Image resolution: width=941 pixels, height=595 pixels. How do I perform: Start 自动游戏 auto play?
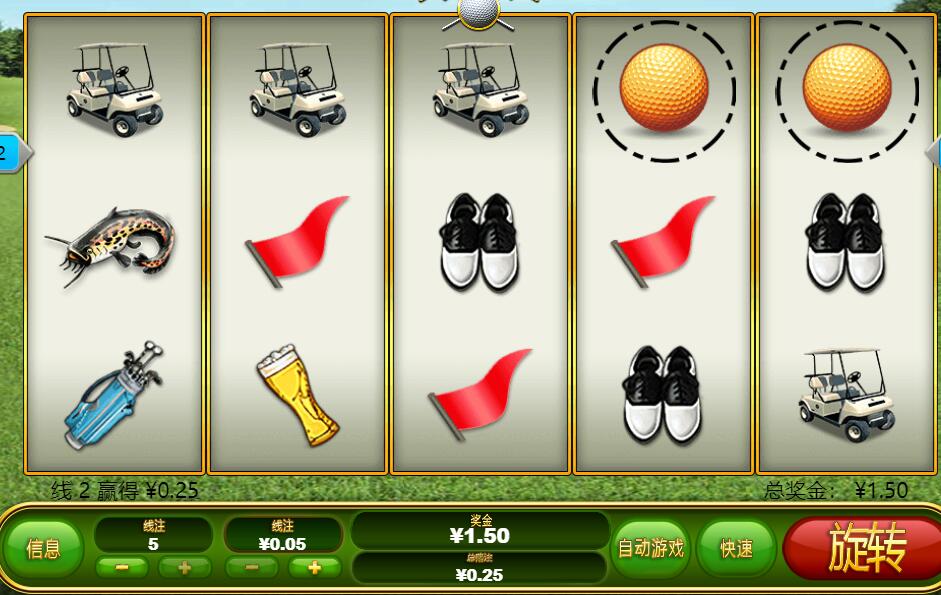point(651,548)
